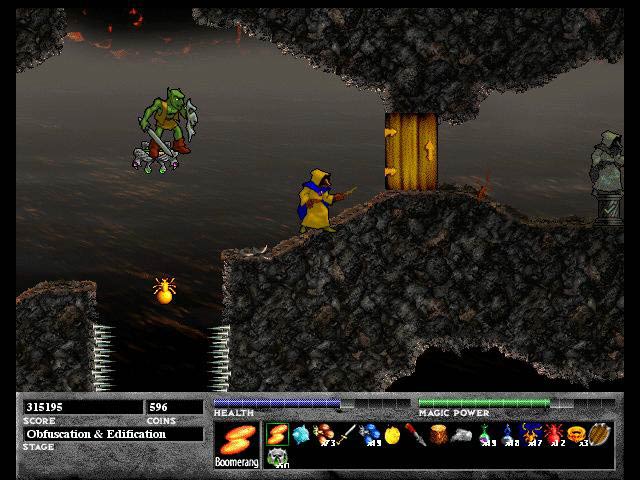Pick the sword weapon in the inventory
640x480 pixels.
click(346, 435)
